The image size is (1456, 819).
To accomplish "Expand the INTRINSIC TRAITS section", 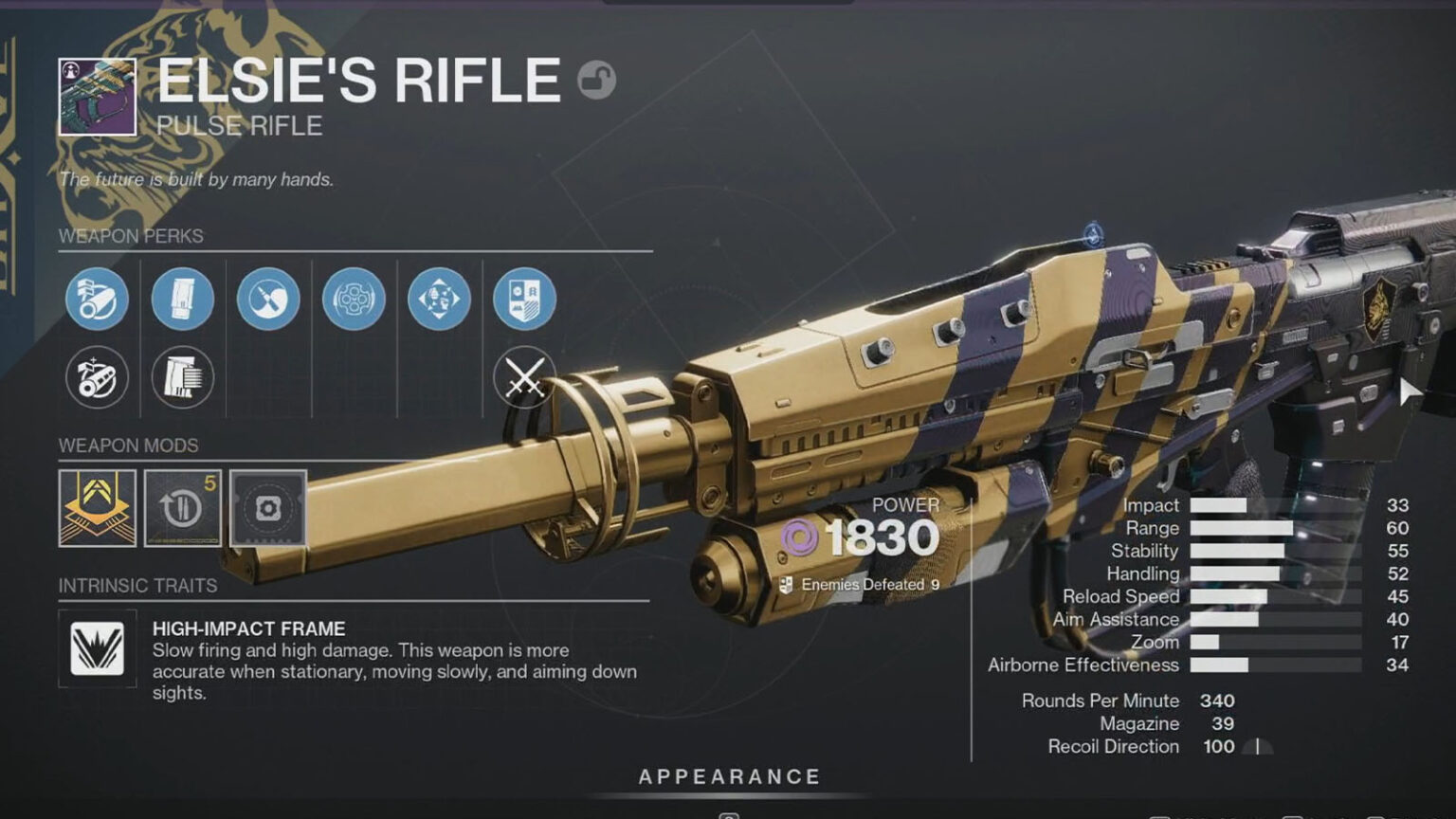I will click(137, 585).
